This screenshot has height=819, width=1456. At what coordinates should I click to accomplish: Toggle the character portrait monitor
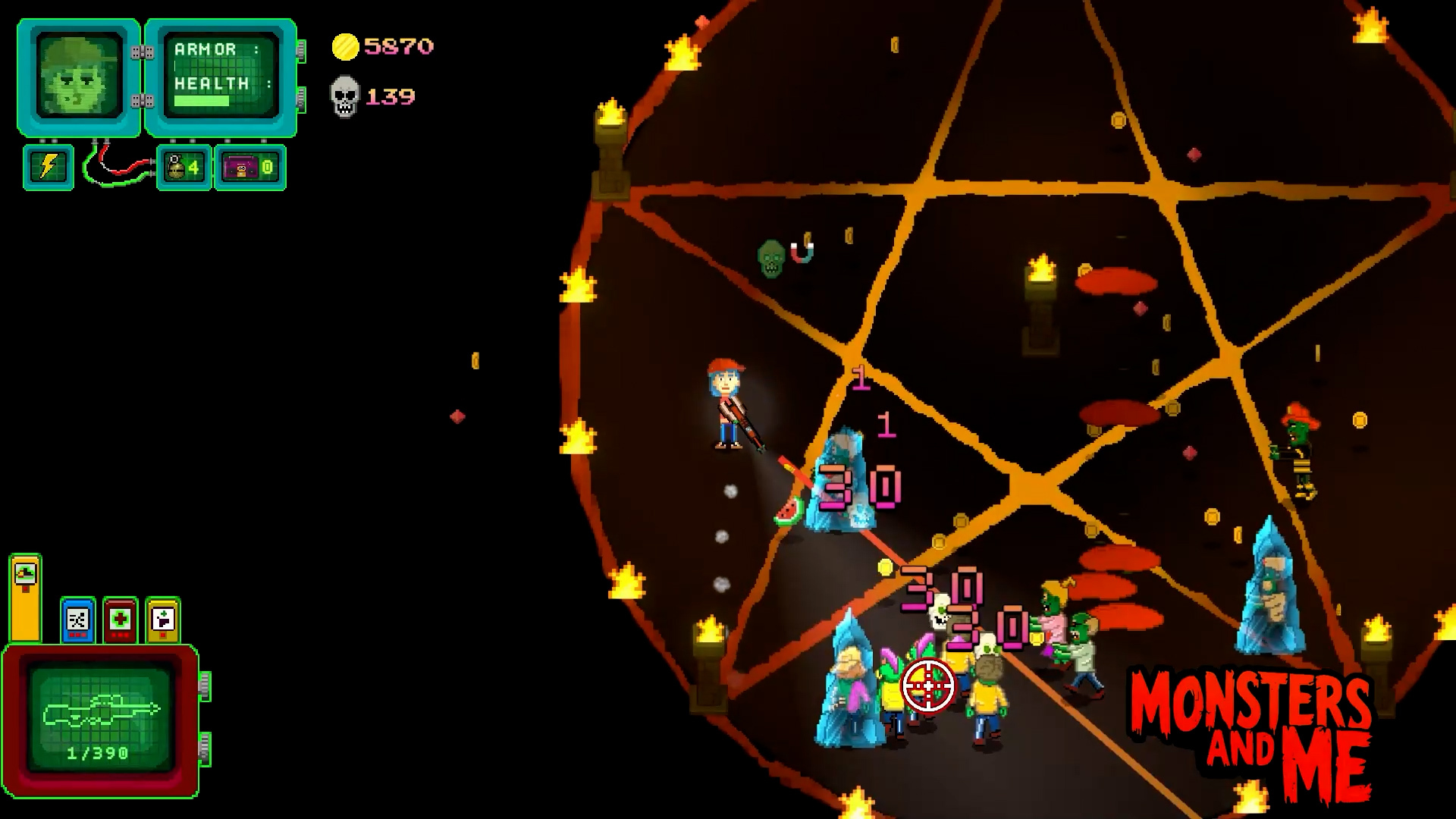77,75
